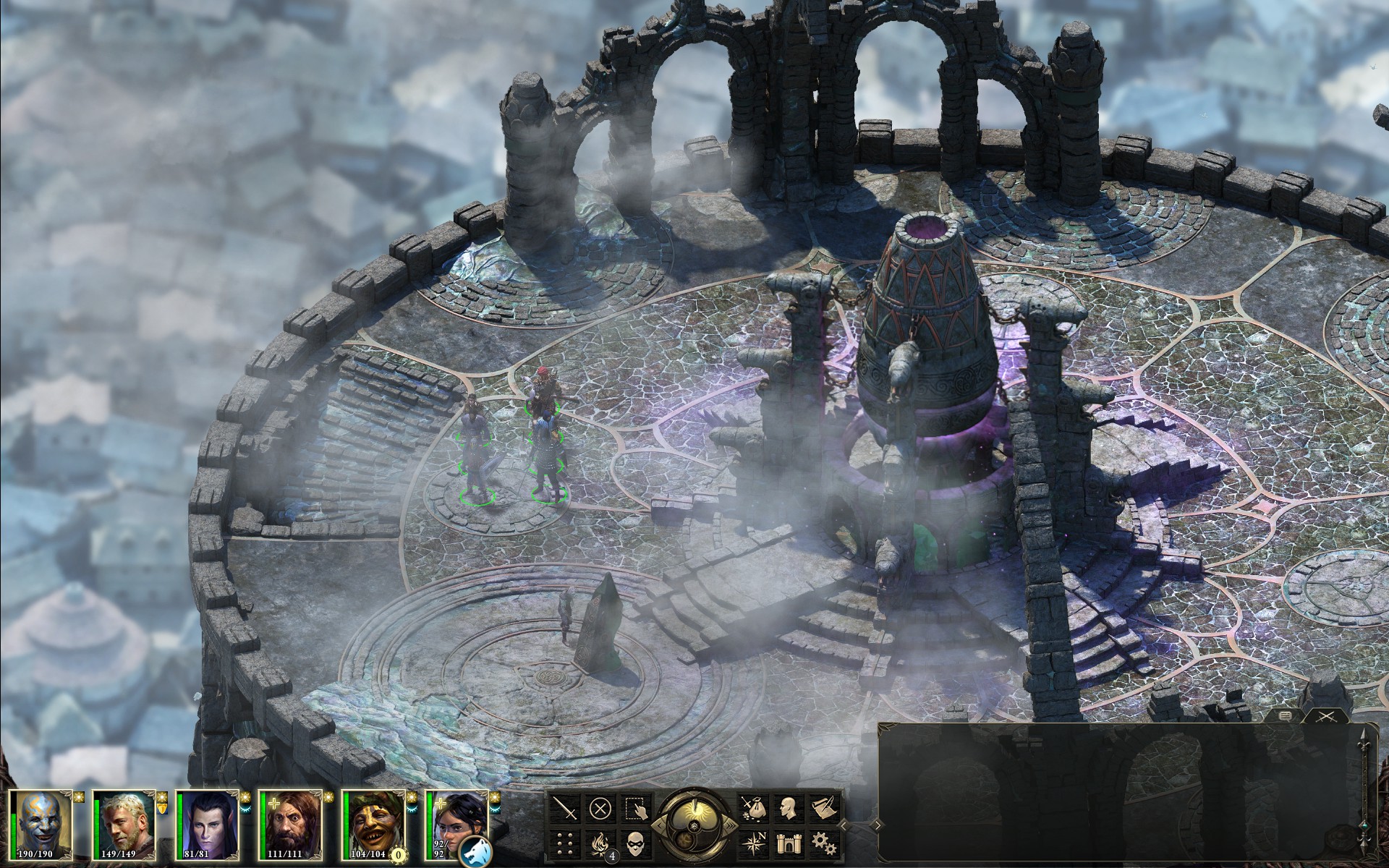Open the stronghold castle icon
The width and height of the screenshot is (1389, 868).
click(x=789, y=841)
